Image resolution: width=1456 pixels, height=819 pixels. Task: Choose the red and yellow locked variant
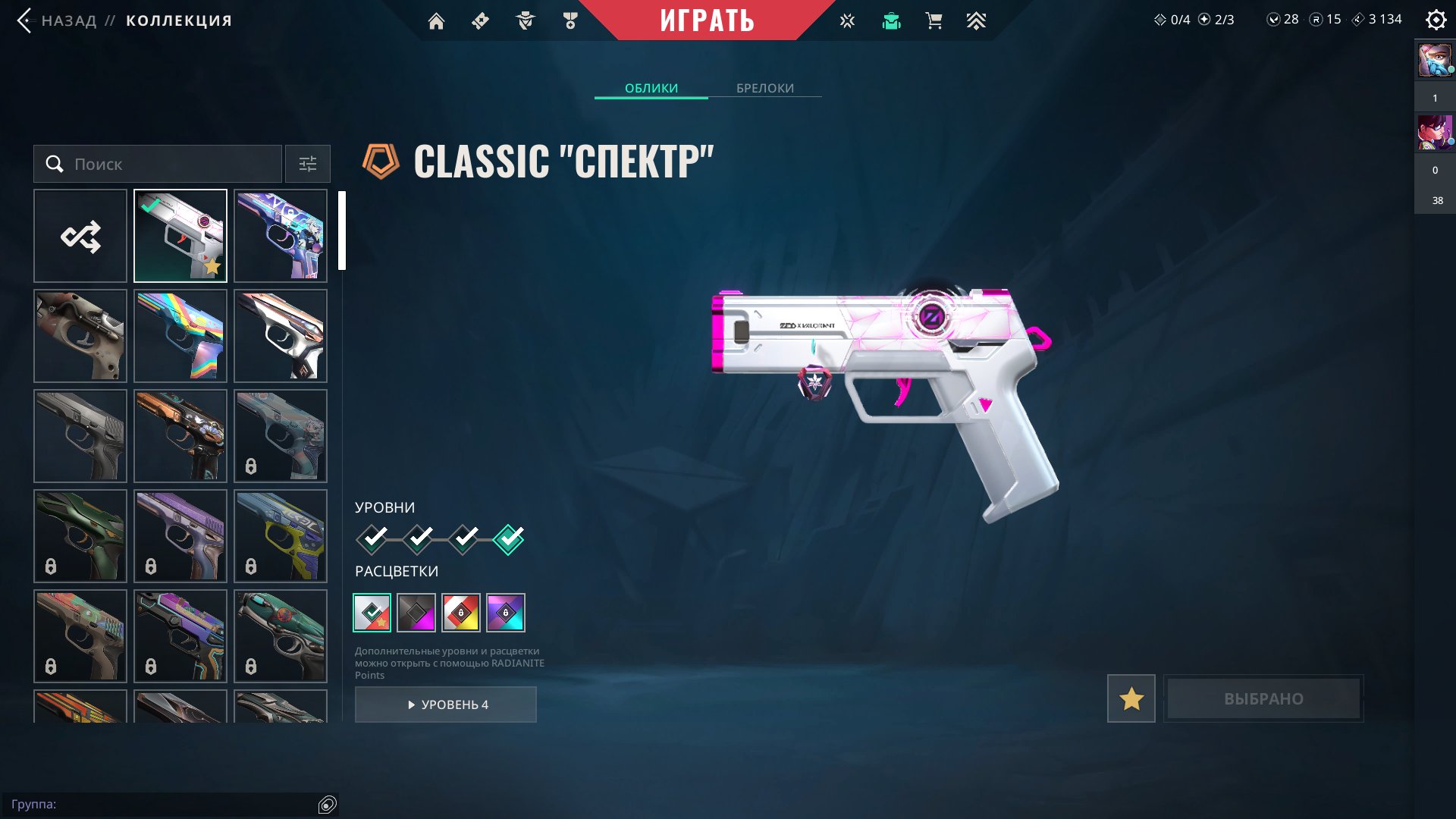(x=461, y=613)
